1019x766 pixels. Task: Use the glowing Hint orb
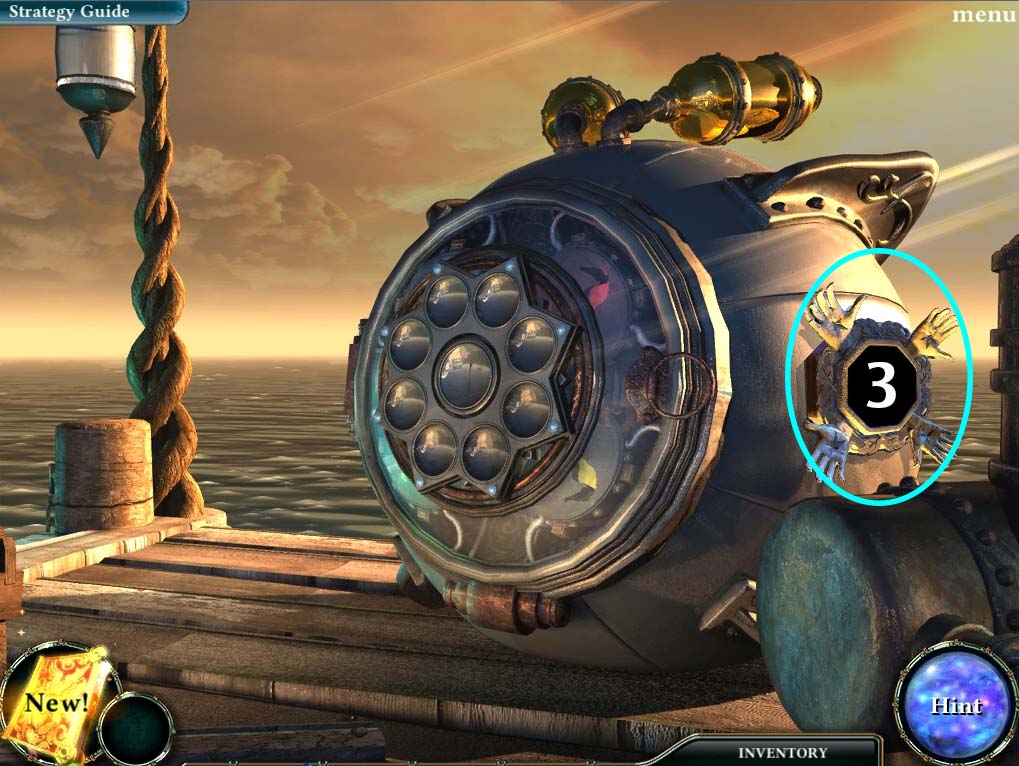957,705
